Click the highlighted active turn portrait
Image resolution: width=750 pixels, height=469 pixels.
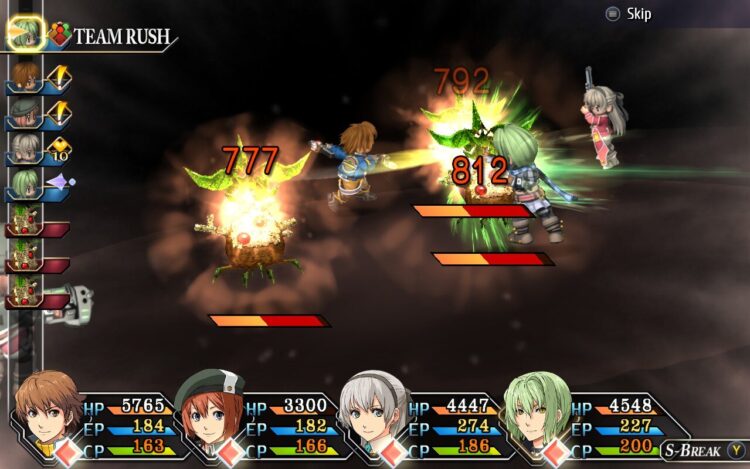(x=25, y=32)
